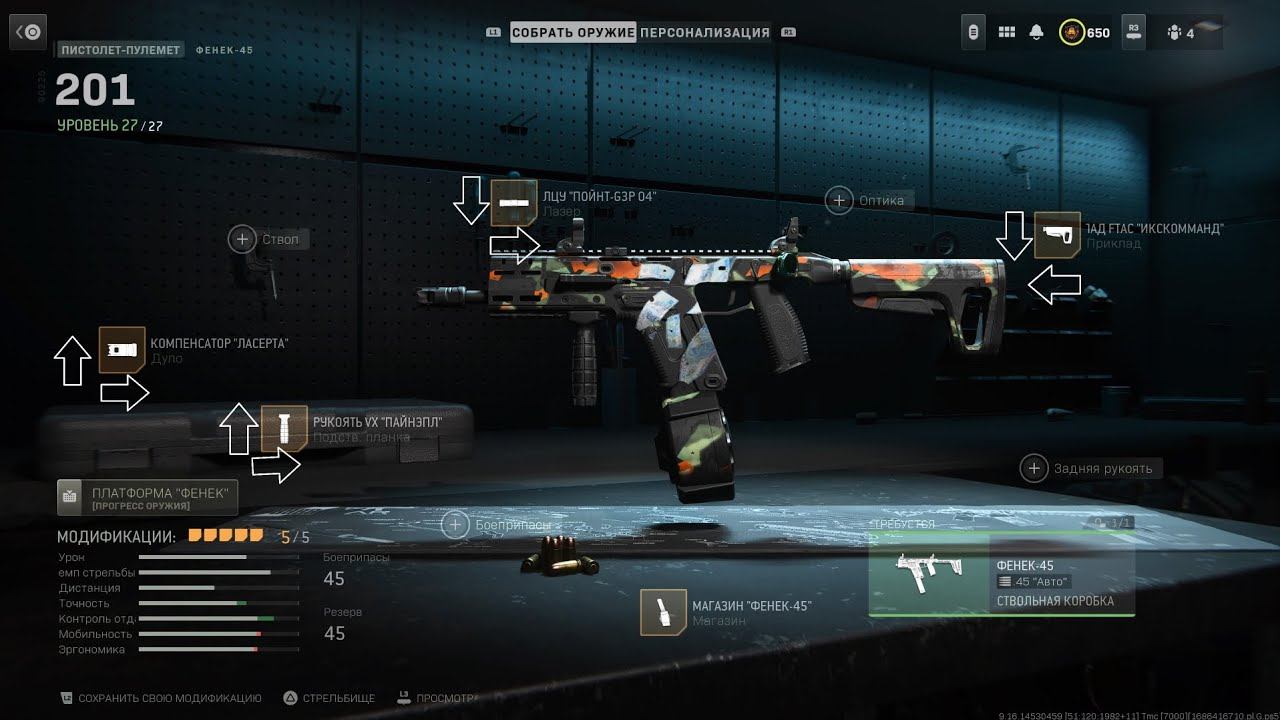Open the grid menu icon
This screenshot has width=1280, height=720.
1007,33
